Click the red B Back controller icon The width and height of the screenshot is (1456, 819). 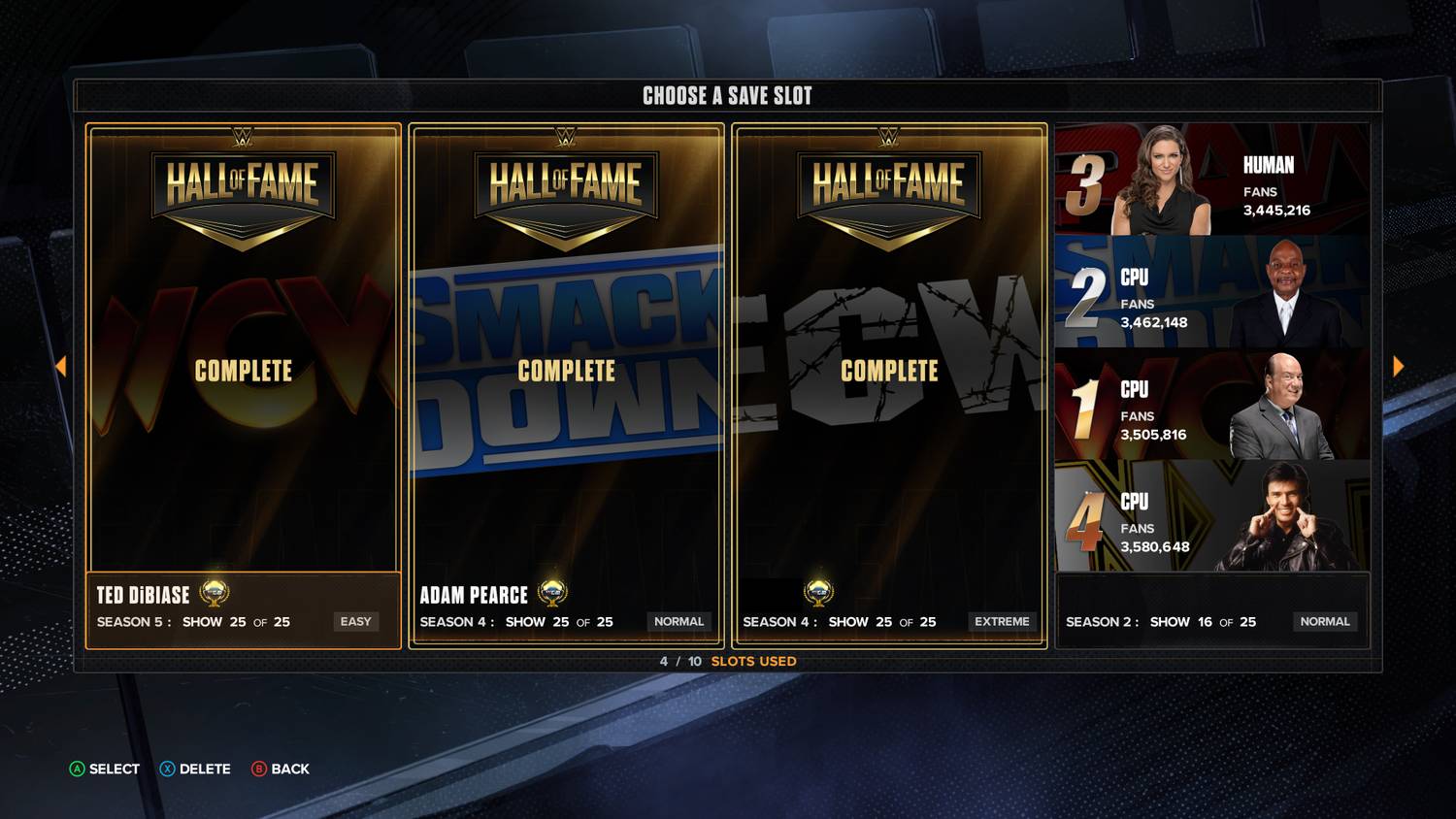(258, 769)
